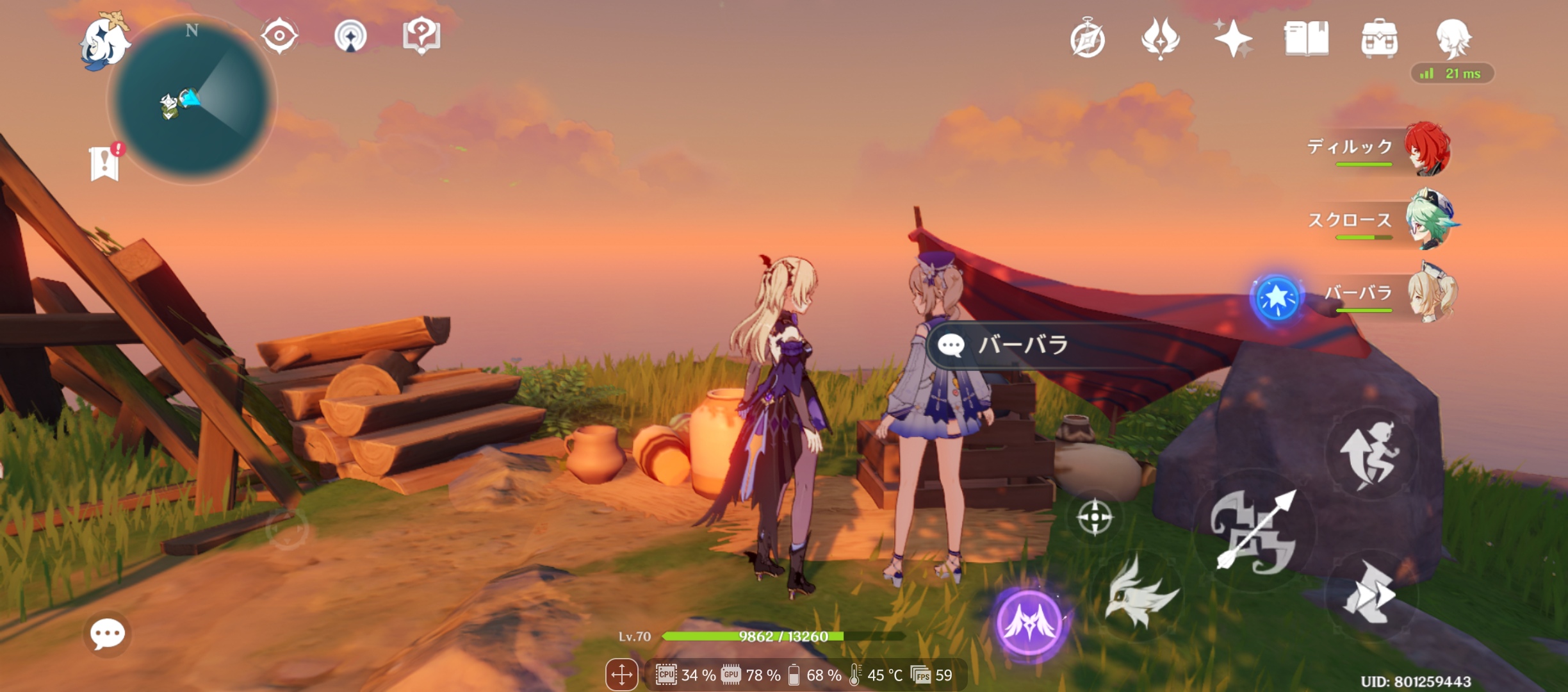Open the character screen head icon
This screenshot has height=692, width=1568.
point(1453,37)
